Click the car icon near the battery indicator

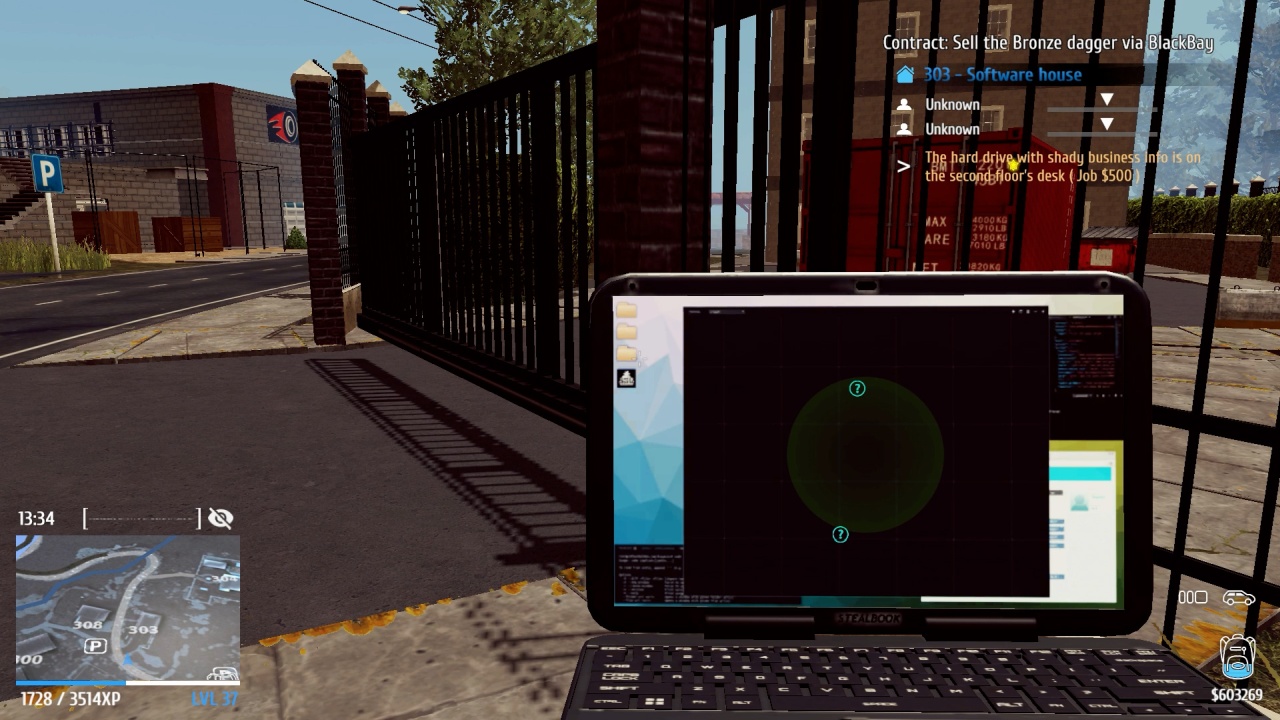pos(1240,597)
